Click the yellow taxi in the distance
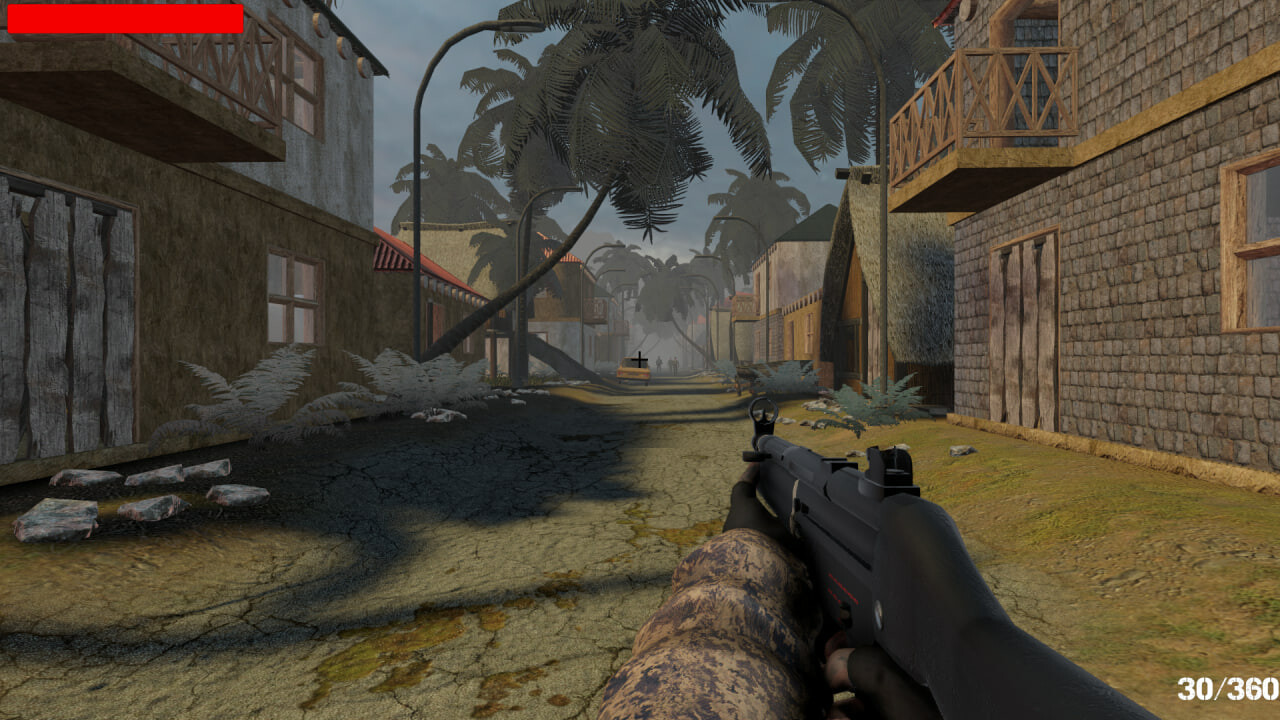Screen dimensions: 1280x720 [x=633, y=370]
